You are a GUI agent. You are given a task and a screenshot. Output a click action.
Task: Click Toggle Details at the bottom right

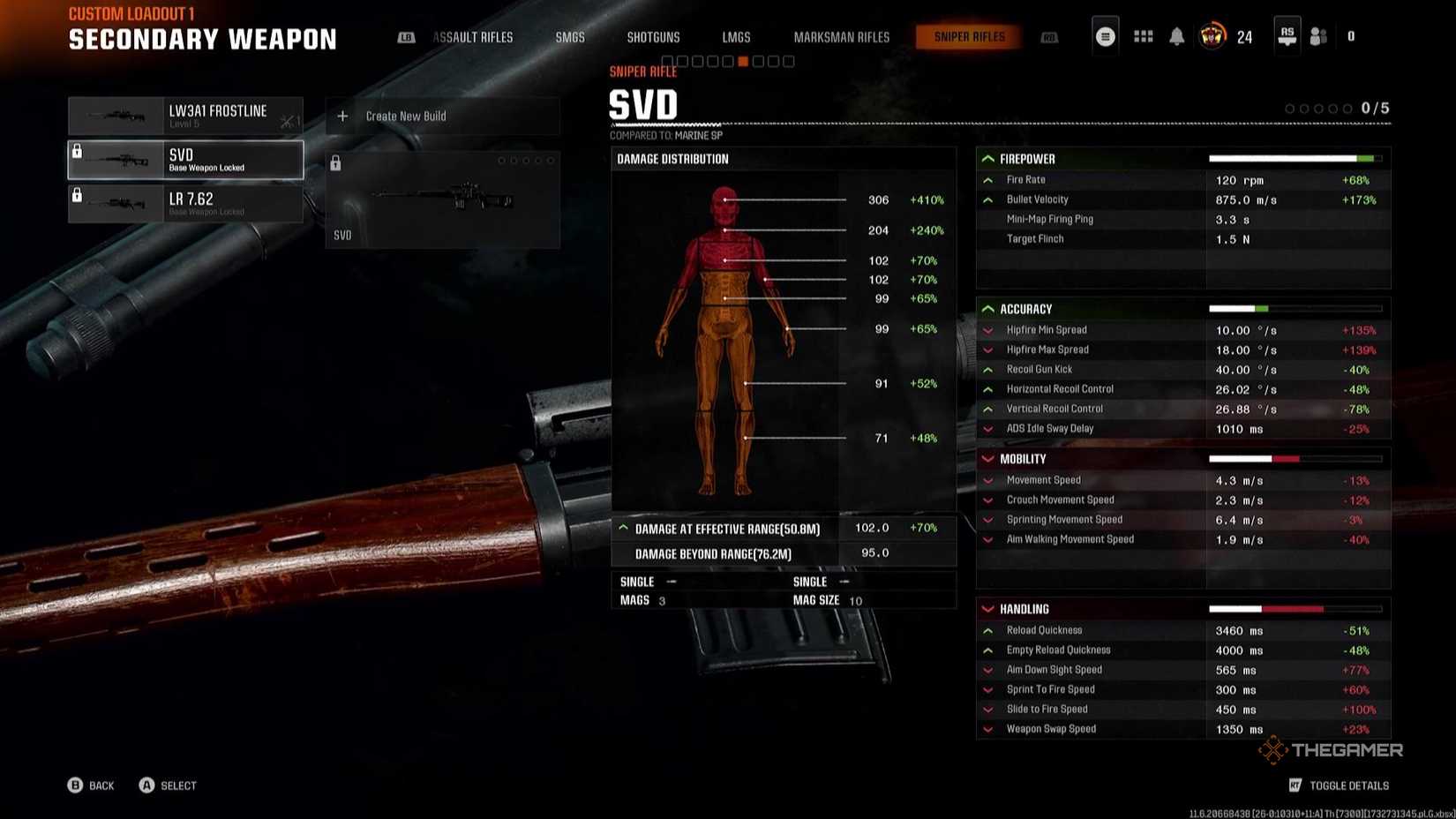(1348, 785)
